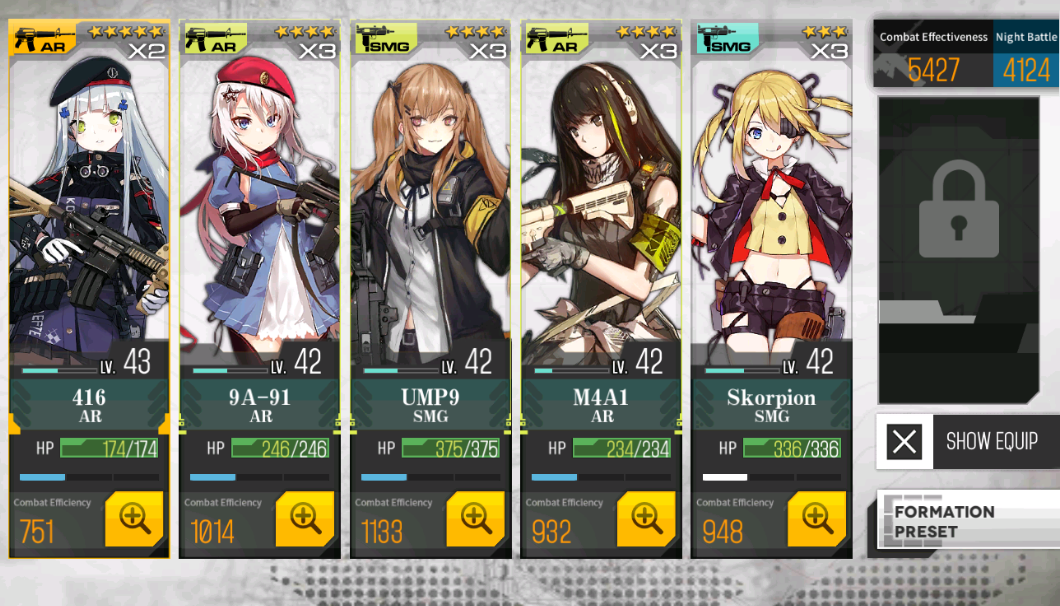The image size is (1060, 606).
Task: Inspect 9A-91 with the magnifier button
Action: tap(305, 518)
